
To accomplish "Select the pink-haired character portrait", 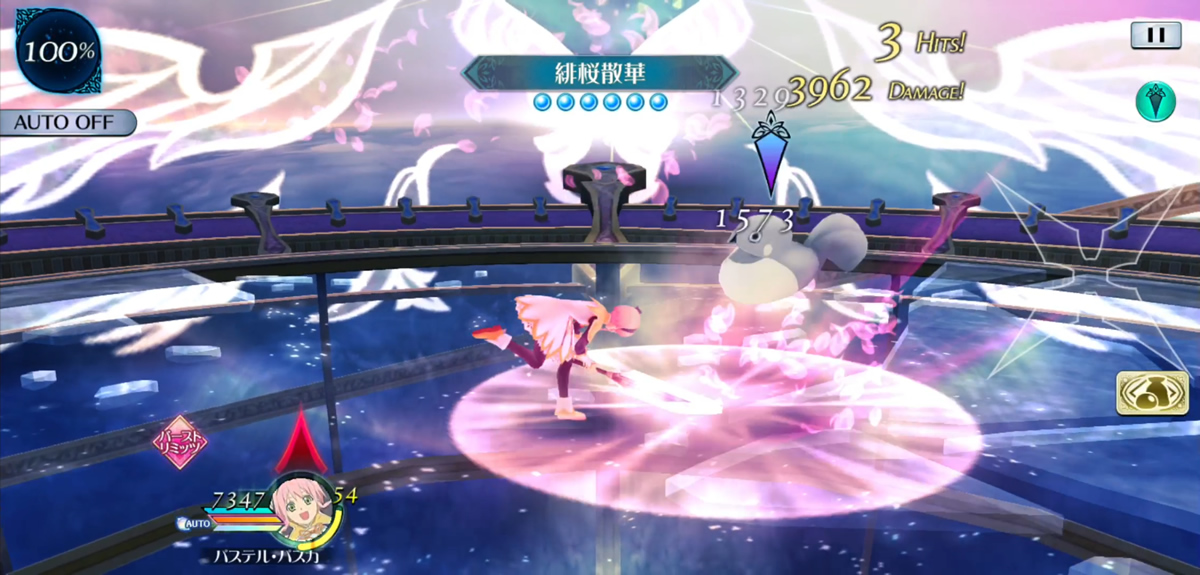I will point(302,505).
